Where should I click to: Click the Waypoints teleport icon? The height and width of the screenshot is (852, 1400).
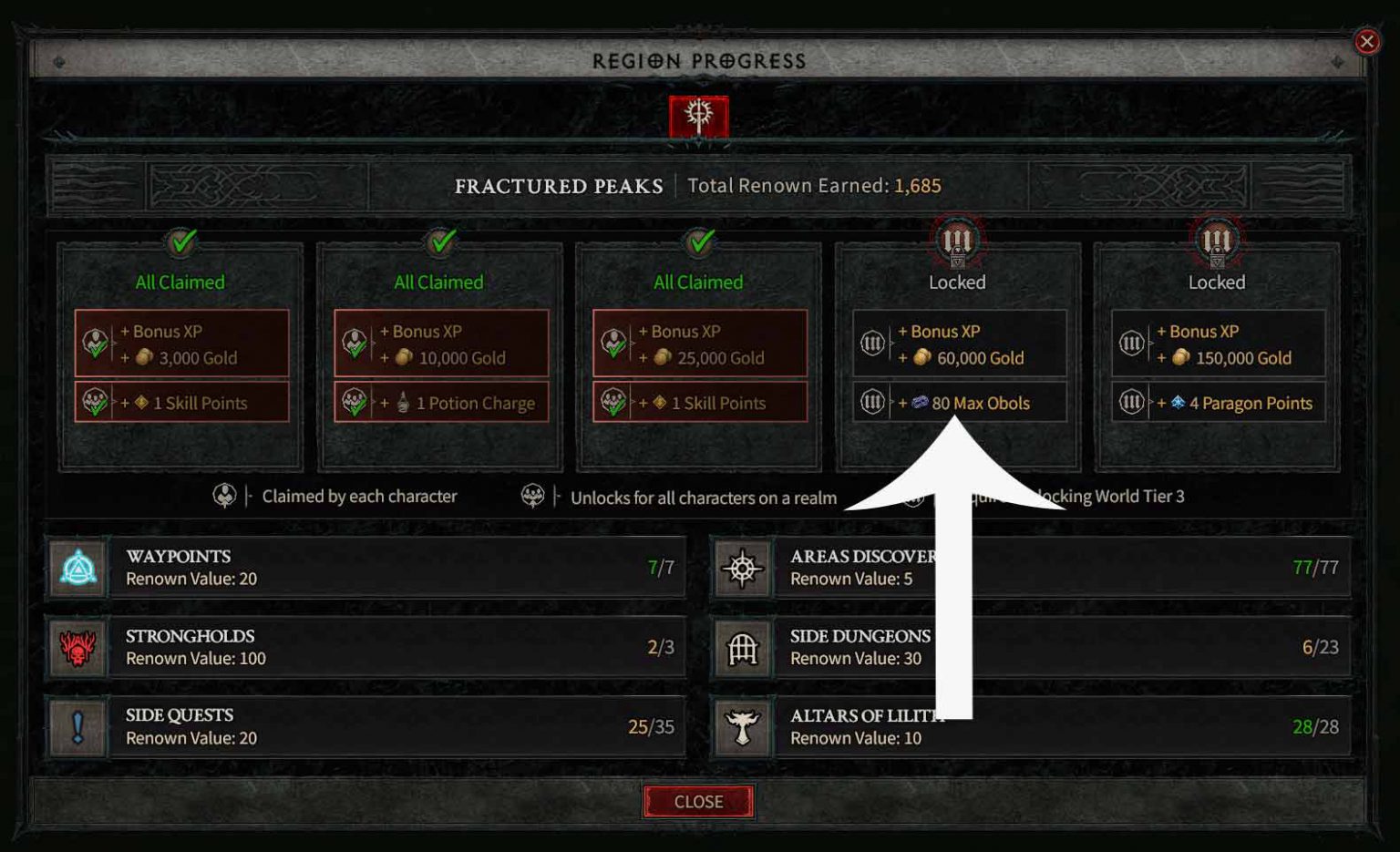pos(77,567)
